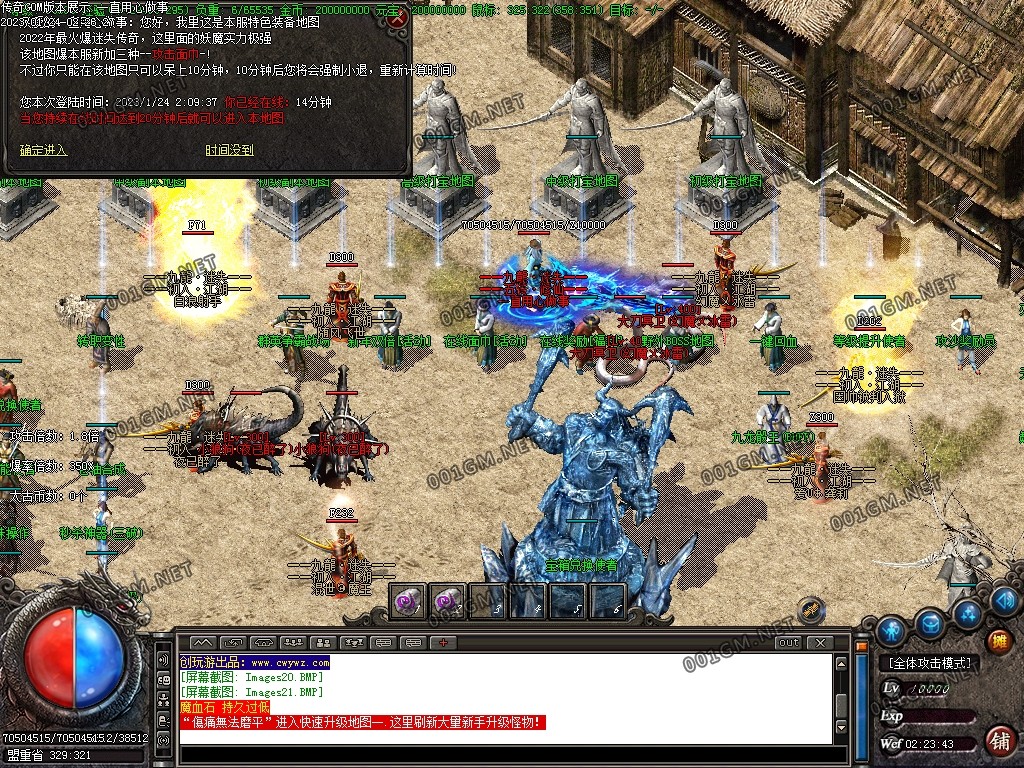Image resolution: width=1024 pixels, height=768 pixels.
Task: Click the first chat toolbar arrow button
Action: (x=203, y=642)
